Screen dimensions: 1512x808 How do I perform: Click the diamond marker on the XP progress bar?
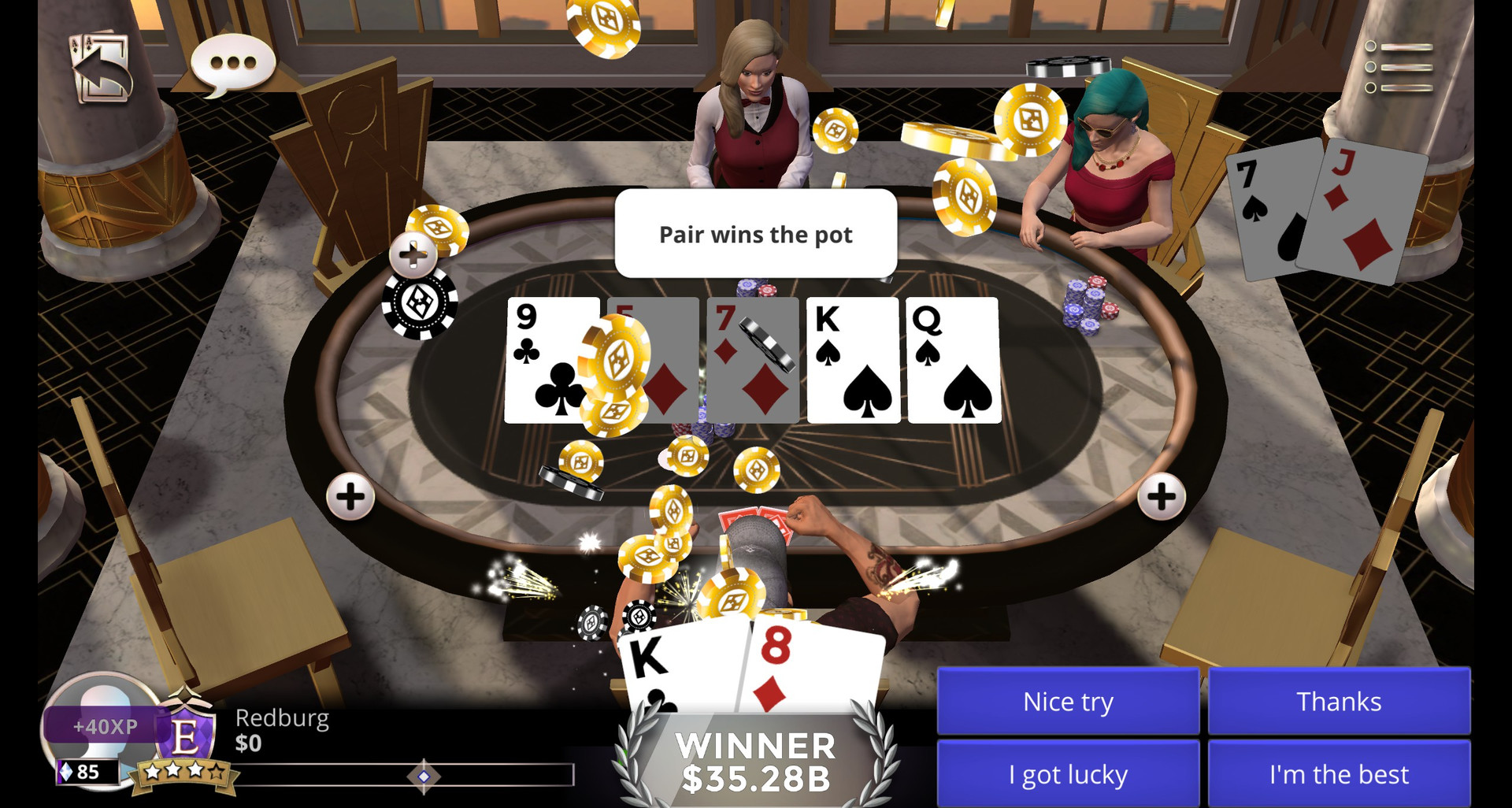click(x=422, y=778)
